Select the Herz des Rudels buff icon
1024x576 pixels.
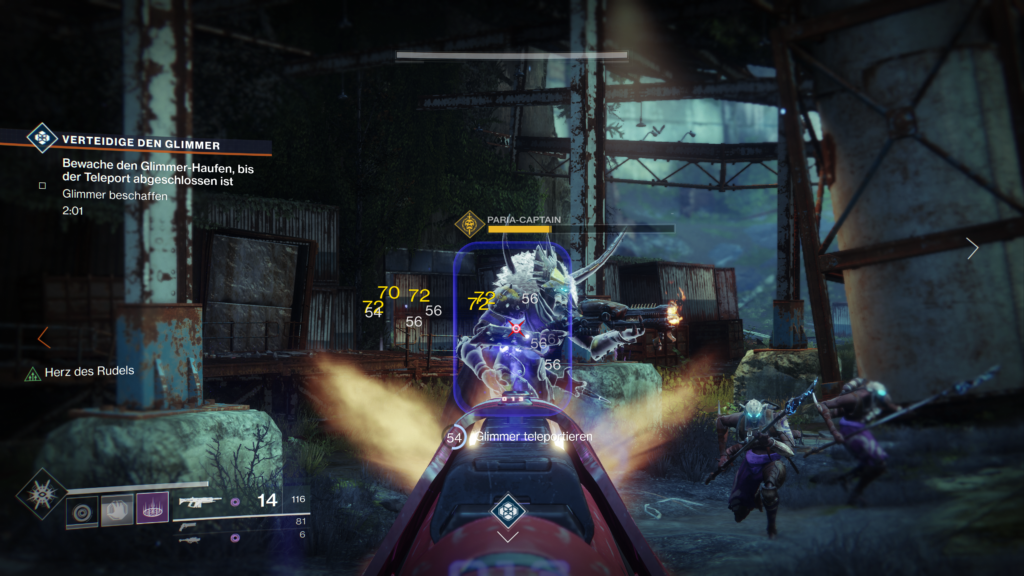(x=32, y=373)
